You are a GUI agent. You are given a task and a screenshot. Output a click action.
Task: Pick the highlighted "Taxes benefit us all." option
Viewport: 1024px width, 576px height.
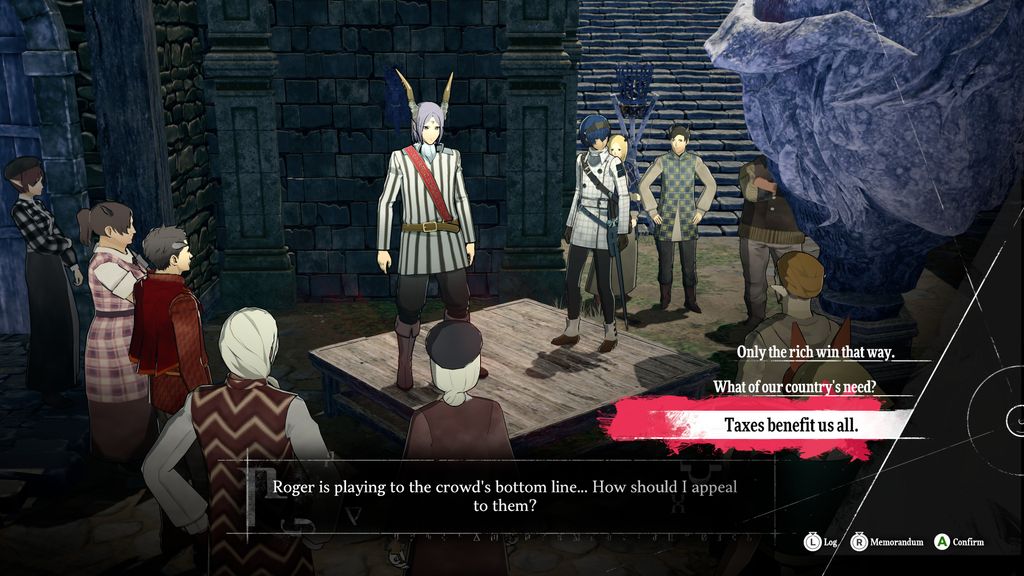coord(790,424)
